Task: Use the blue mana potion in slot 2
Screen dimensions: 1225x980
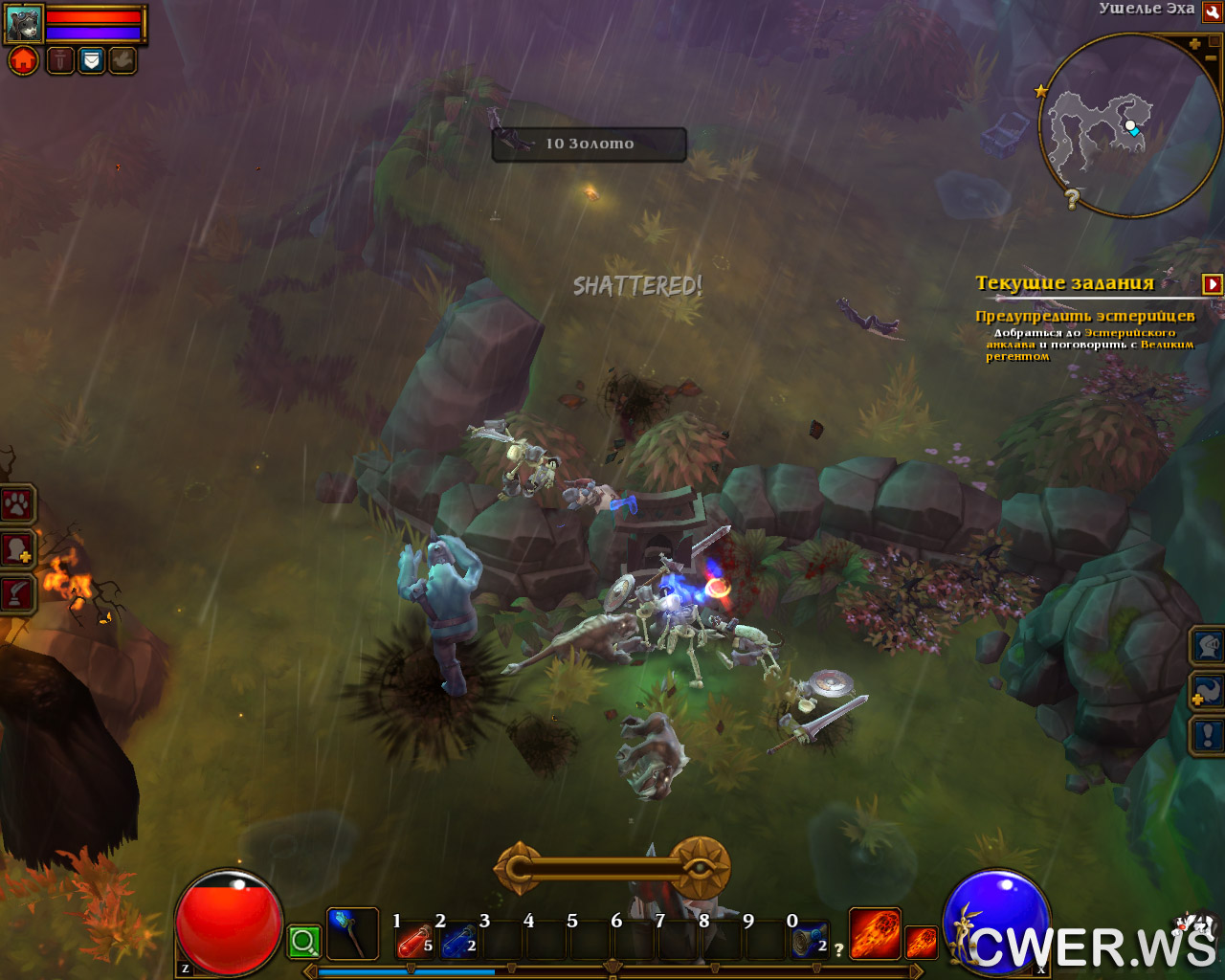Action: click(458, 943)
